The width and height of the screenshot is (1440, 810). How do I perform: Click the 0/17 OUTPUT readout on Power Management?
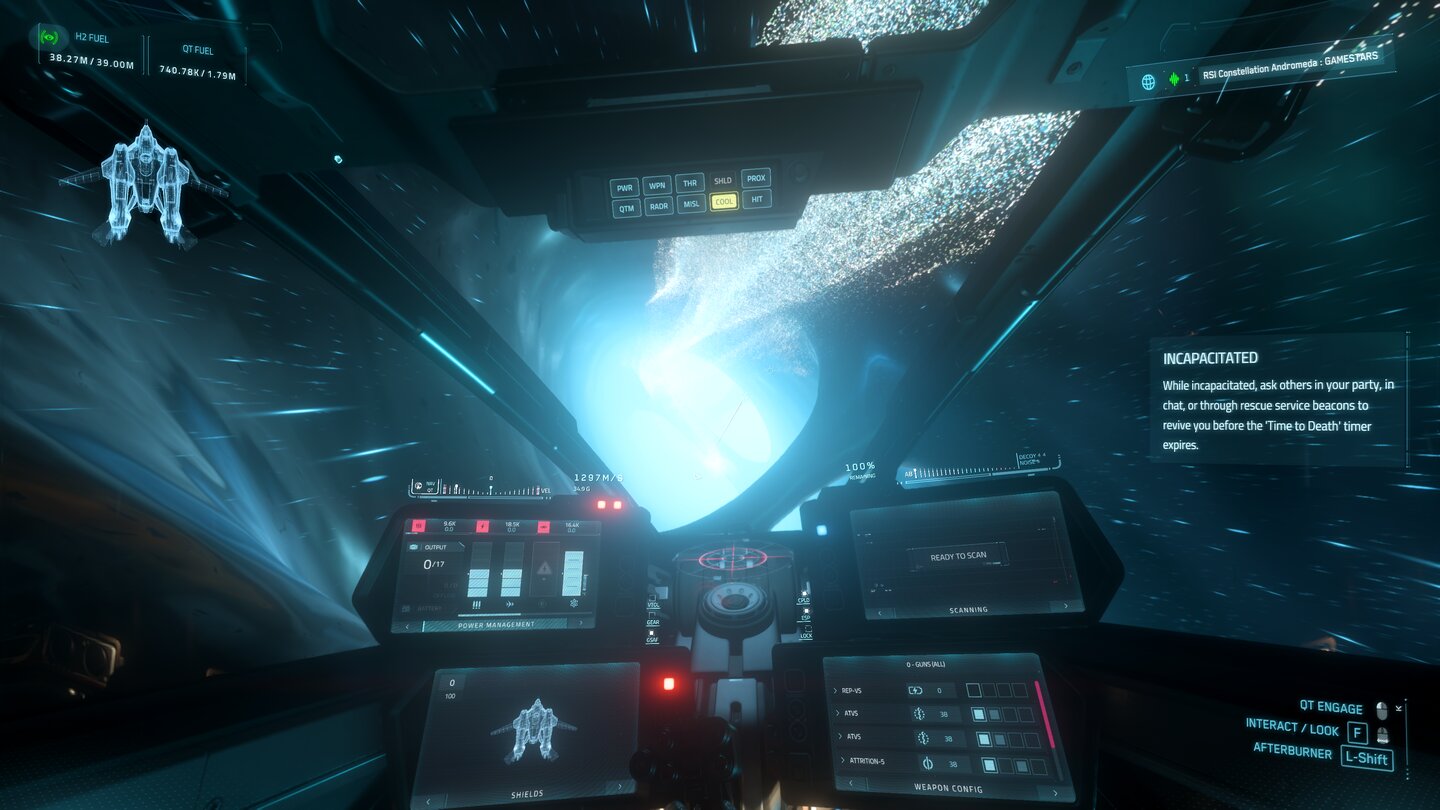coord(434,563)
